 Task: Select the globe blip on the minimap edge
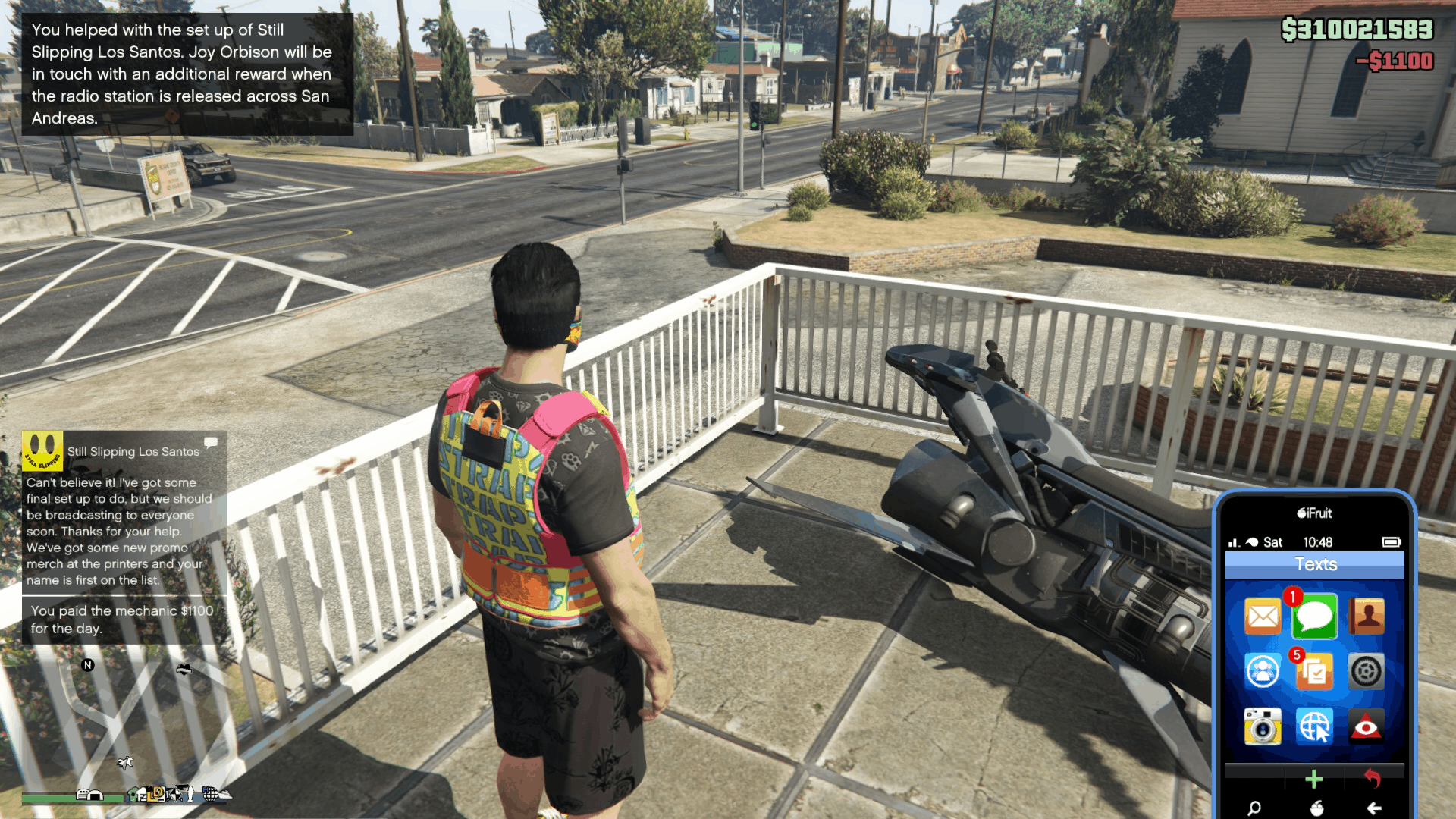click(x=210, y=794)
